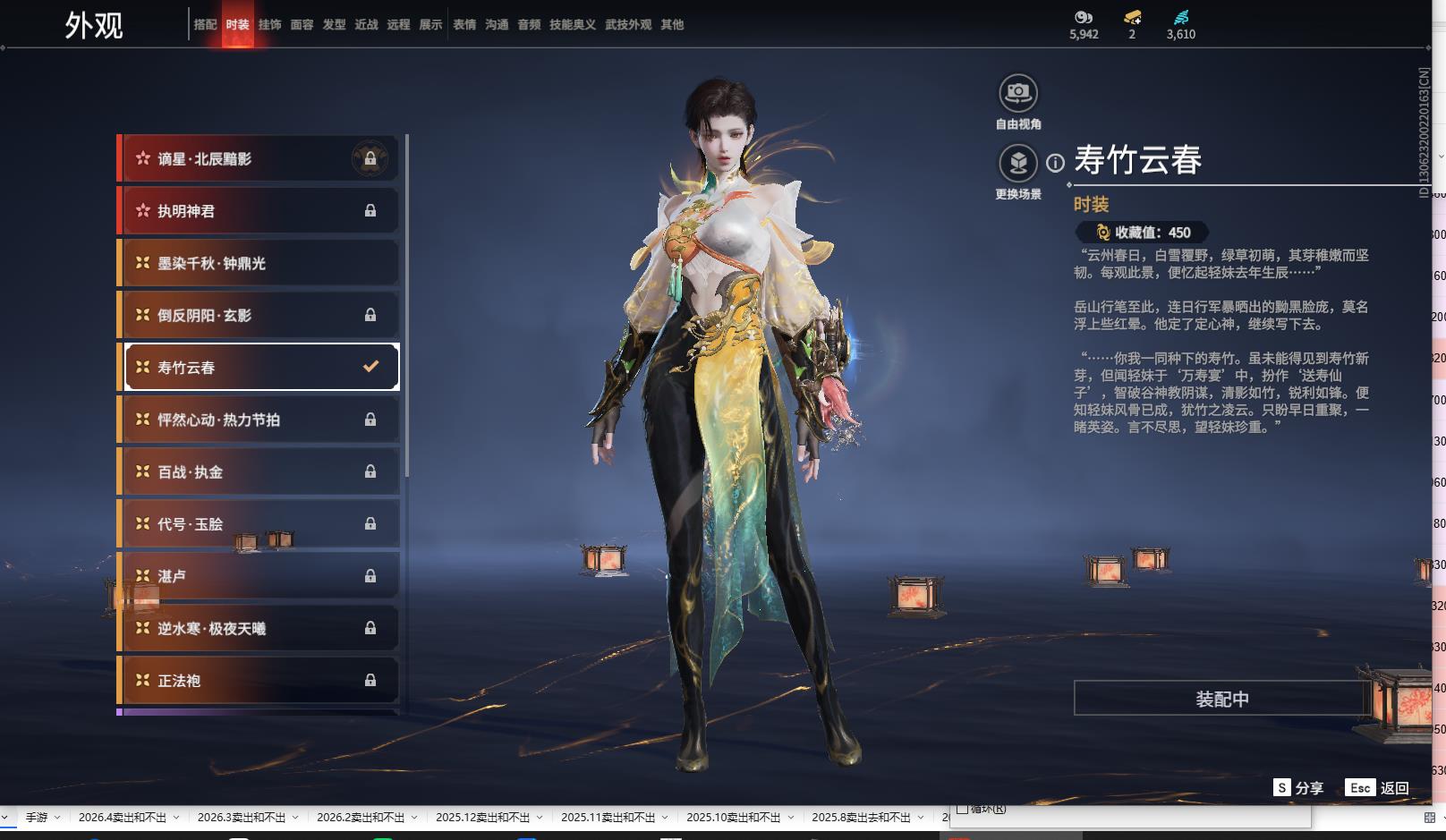
Task: Choose the 执明神君 outfit row
Action: [x=259, y=211]
